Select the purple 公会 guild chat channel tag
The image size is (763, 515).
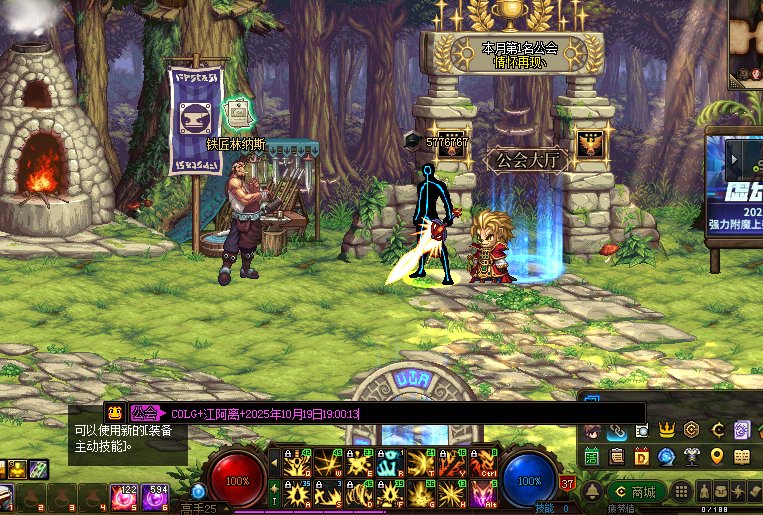tap(145, 413)
